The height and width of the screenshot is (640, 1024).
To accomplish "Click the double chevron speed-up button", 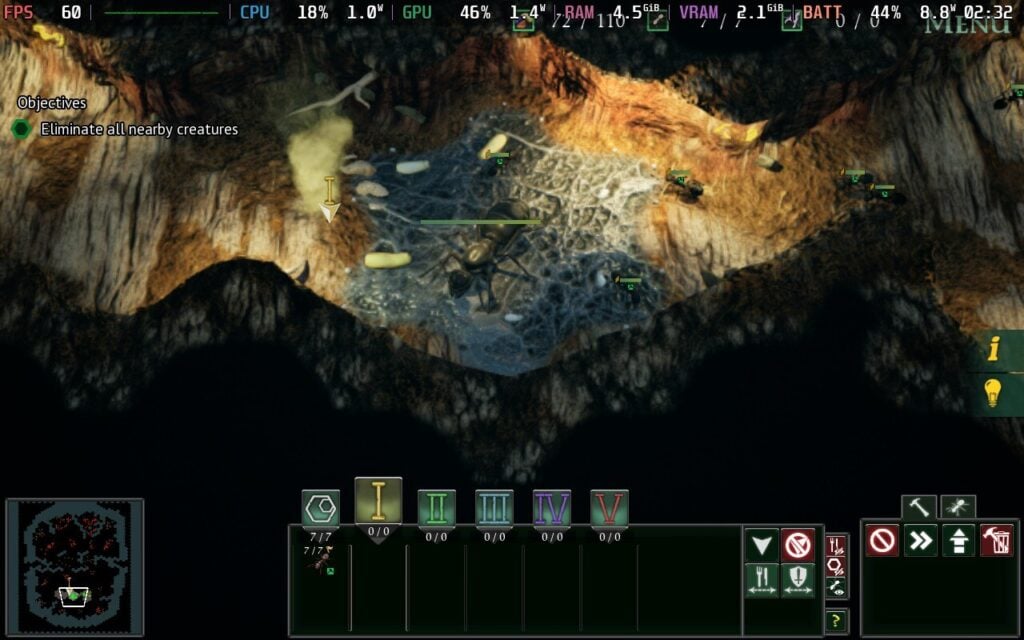I will click(x=920, y=541).
